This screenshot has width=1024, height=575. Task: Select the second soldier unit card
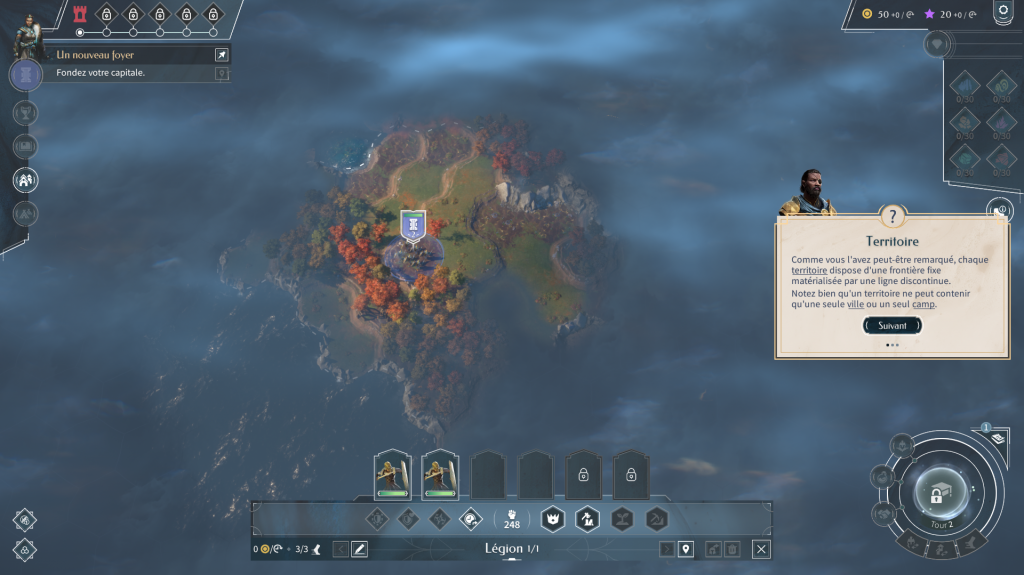coord(439,475)
